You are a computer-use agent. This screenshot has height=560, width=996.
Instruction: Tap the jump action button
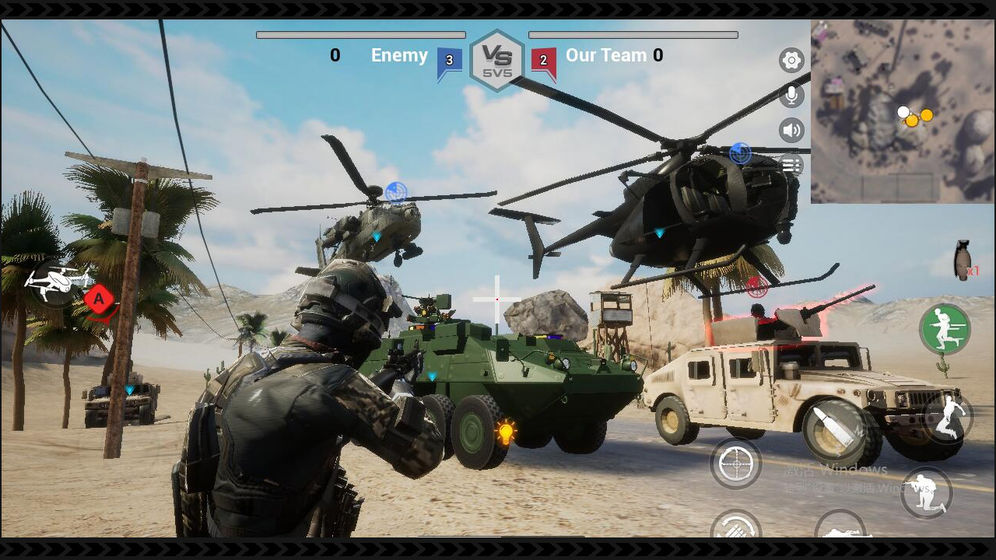click(947, 417)
